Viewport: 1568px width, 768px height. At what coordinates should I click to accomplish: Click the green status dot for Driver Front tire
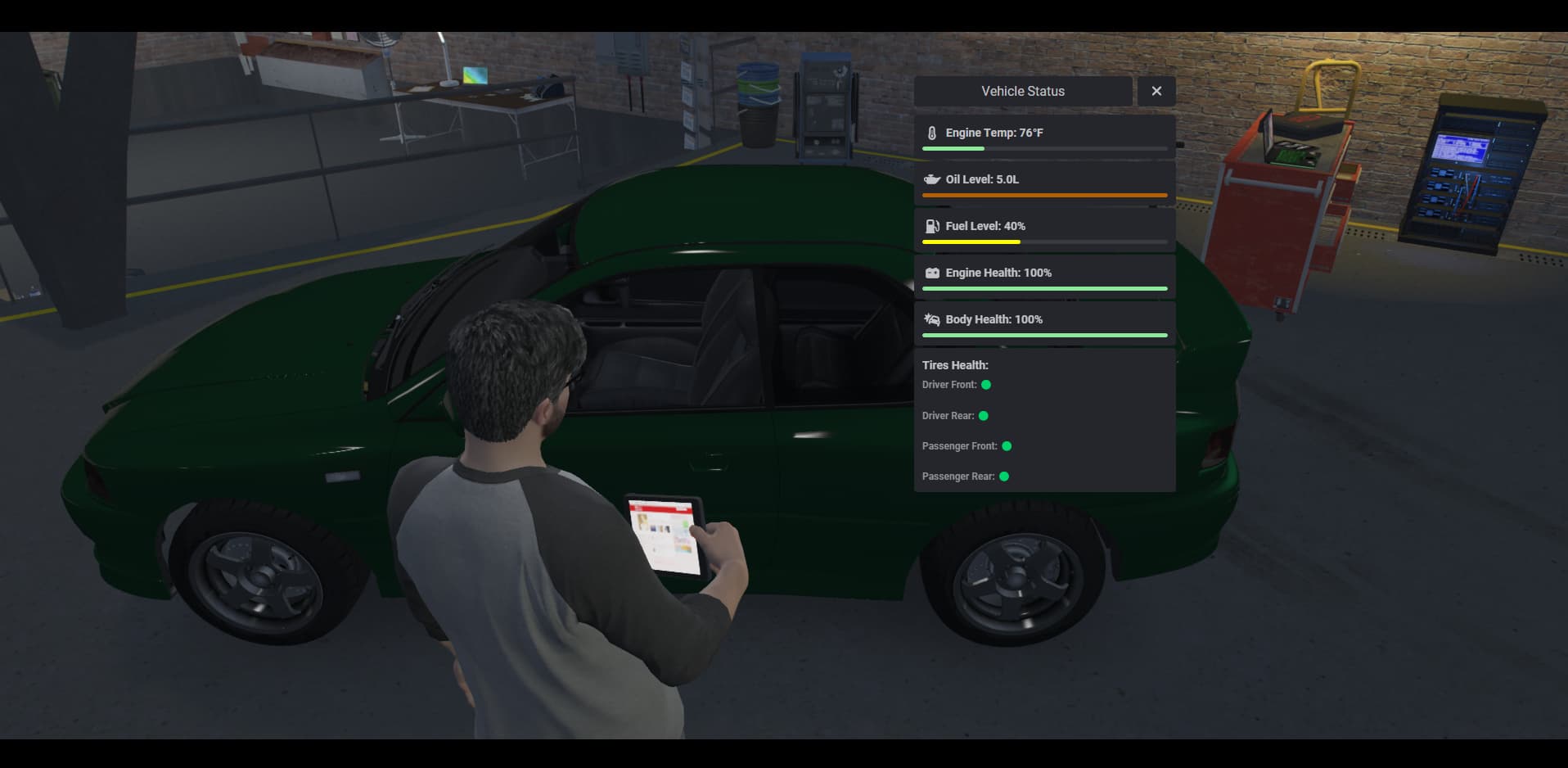pyautogui.click(x=985, y=384)
